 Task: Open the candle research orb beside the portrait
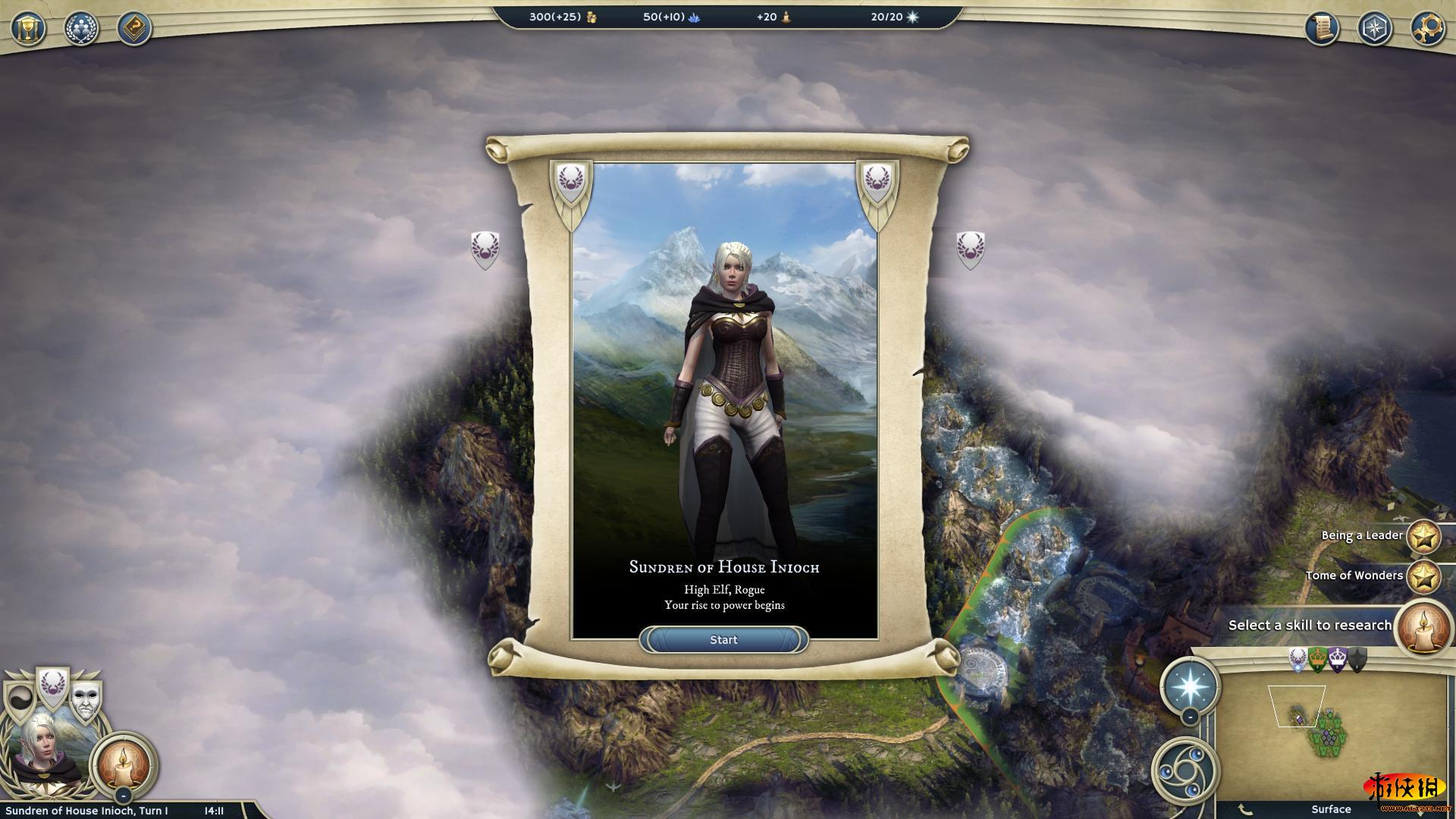tap(124, 764)
